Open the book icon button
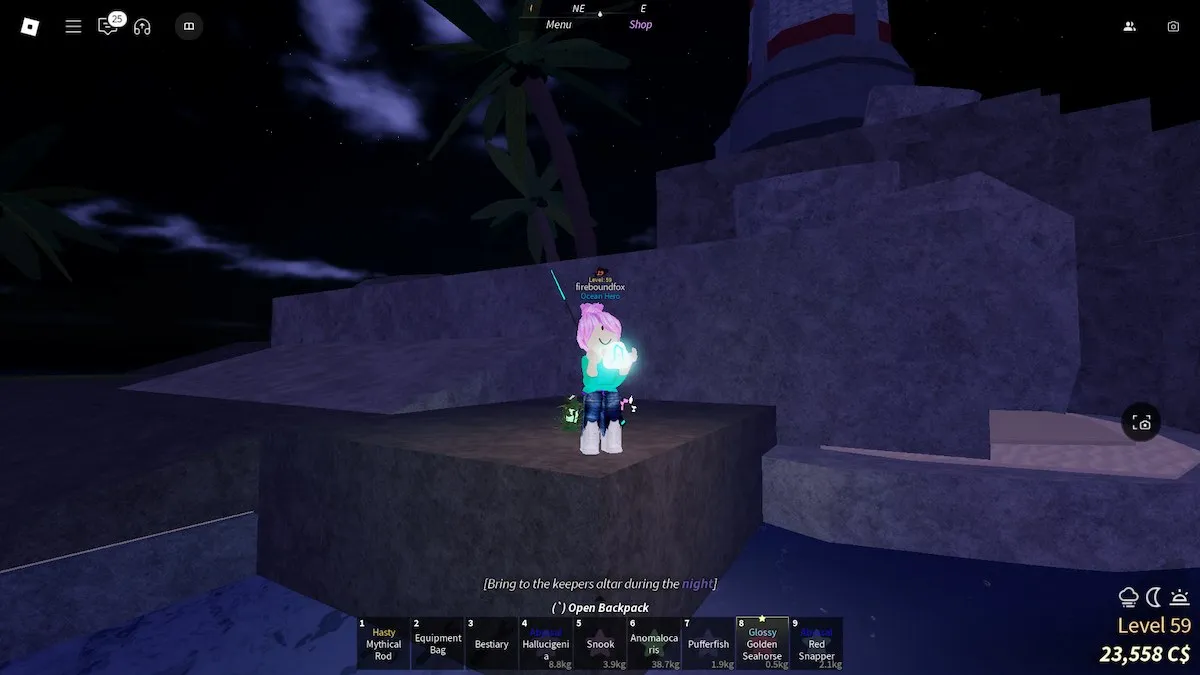 point(187,27)
